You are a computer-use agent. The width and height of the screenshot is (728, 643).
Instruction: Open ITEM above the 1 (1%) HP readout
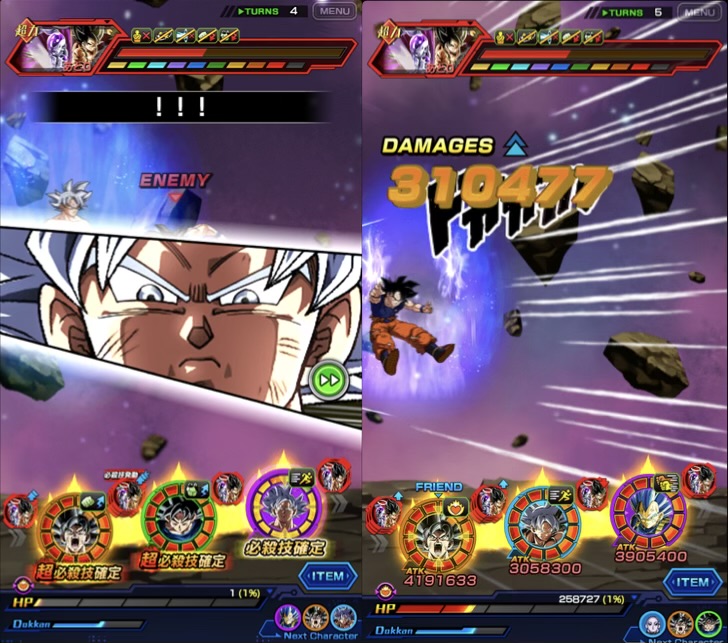[327, 576]
